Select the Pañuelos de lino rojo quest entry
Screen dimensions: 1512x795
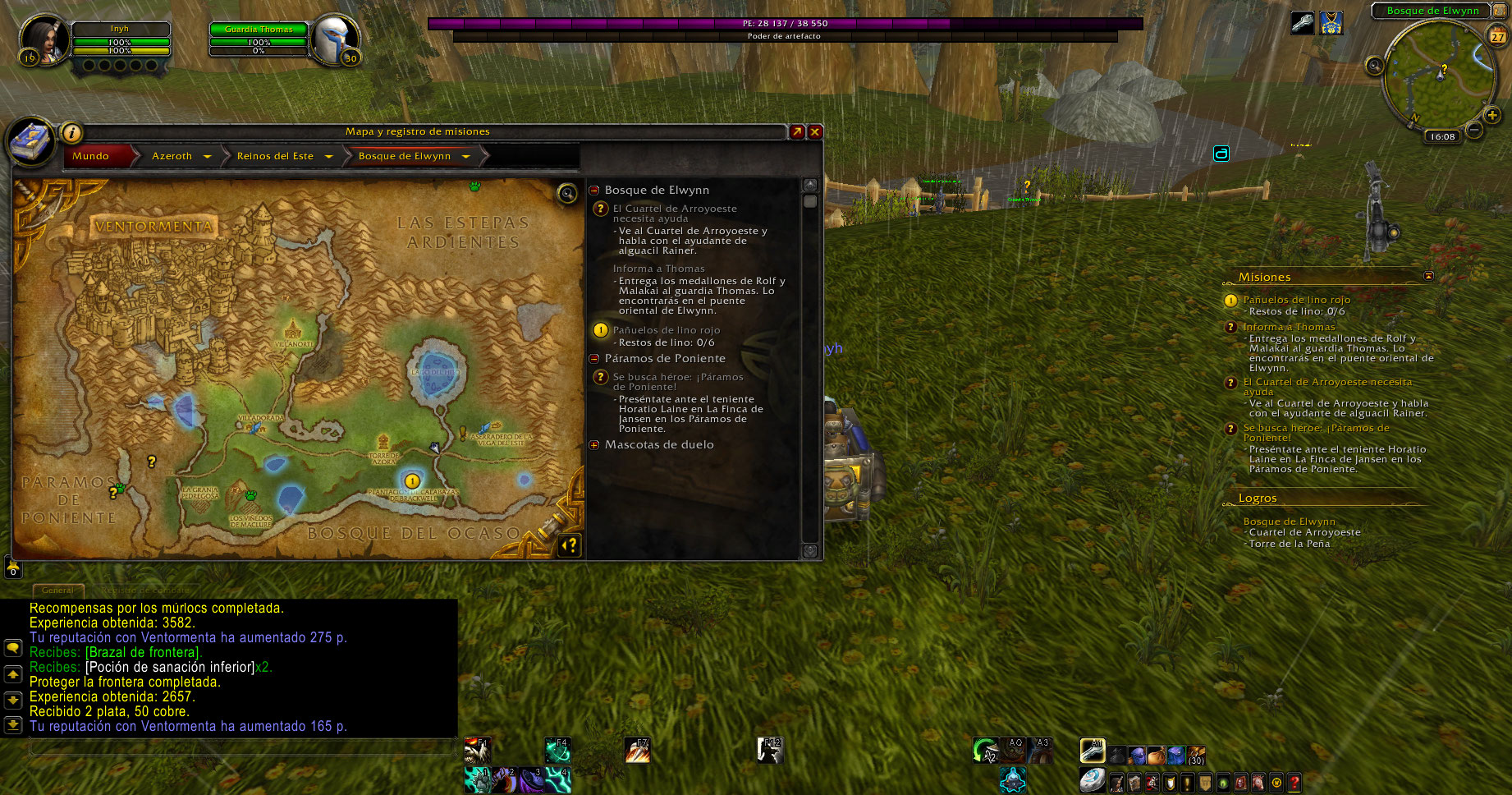(666, 330)
